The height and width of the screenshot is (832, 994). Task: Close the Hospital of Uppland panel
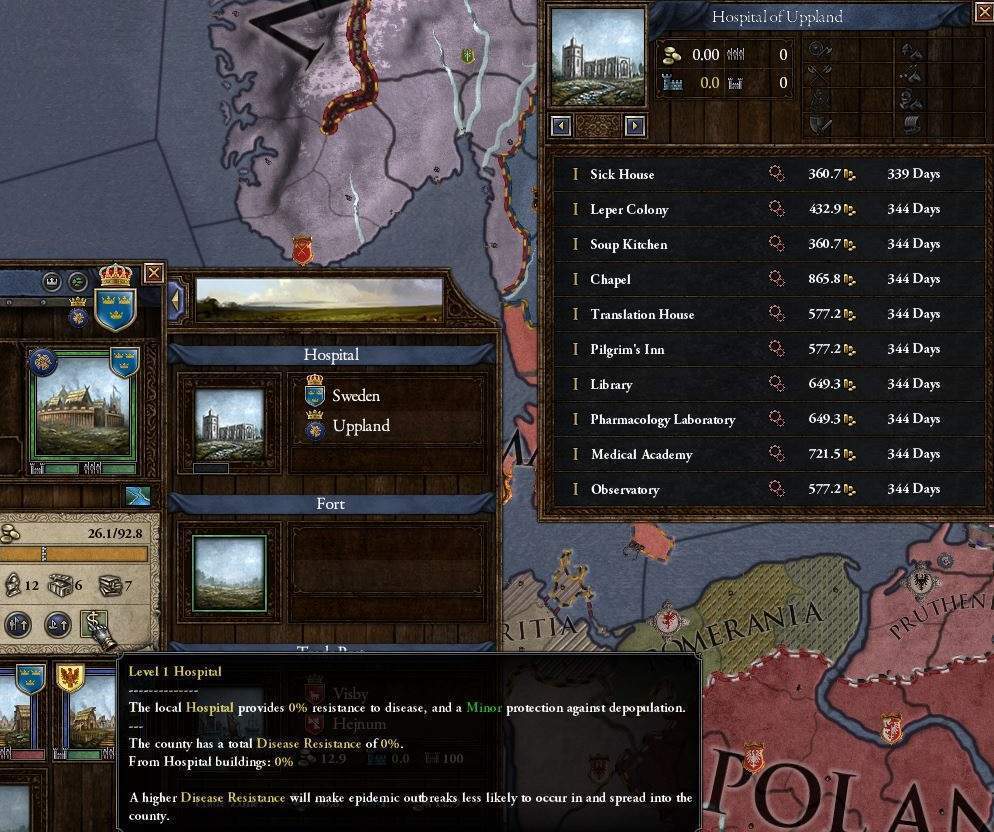(x=983, y=12)
